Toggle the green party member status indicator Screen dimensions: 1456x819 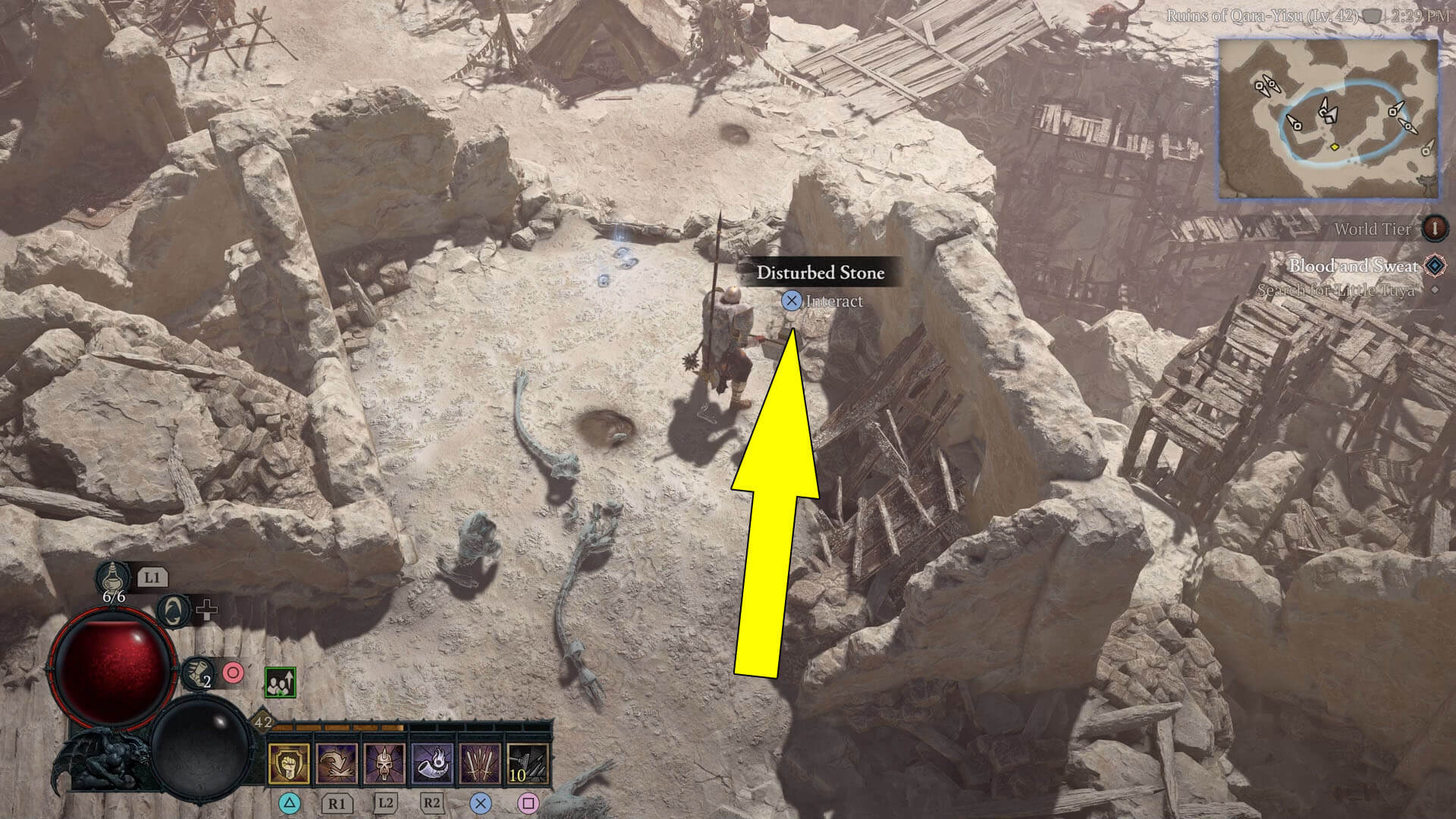[281, 682]
